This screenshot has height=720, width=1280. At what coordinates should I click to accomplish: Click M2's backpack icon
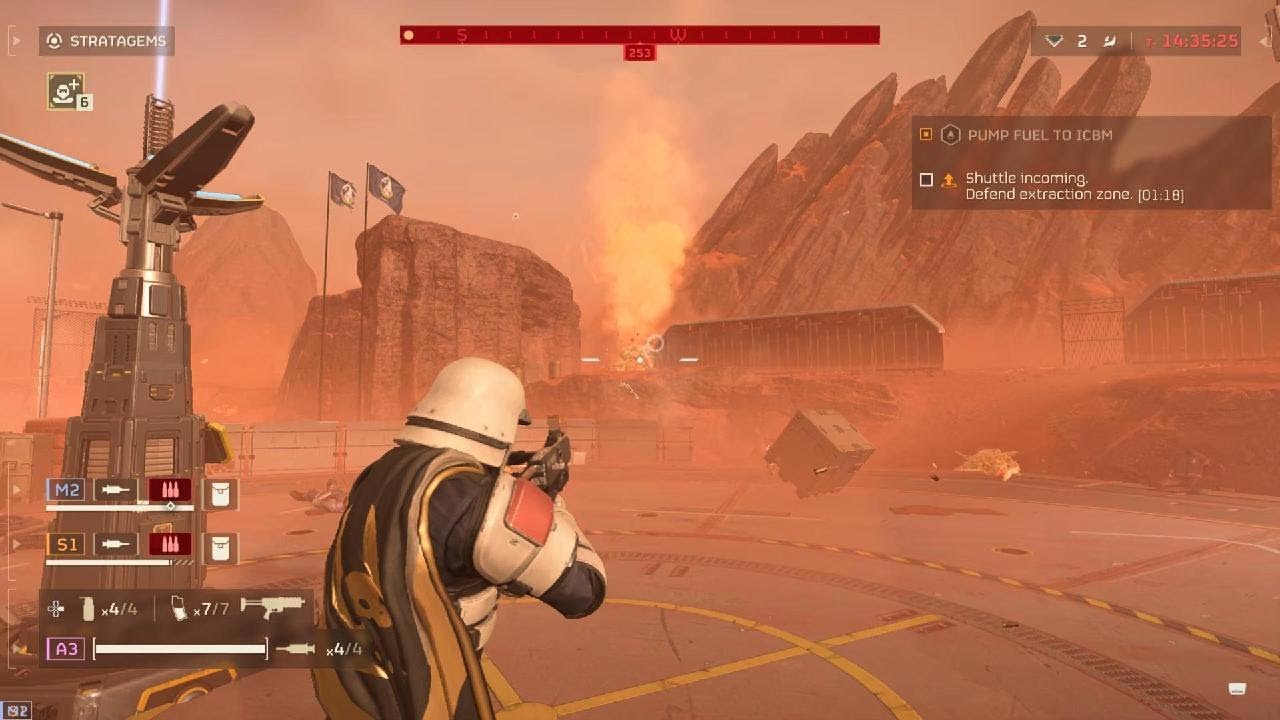(x=219, y=491)
